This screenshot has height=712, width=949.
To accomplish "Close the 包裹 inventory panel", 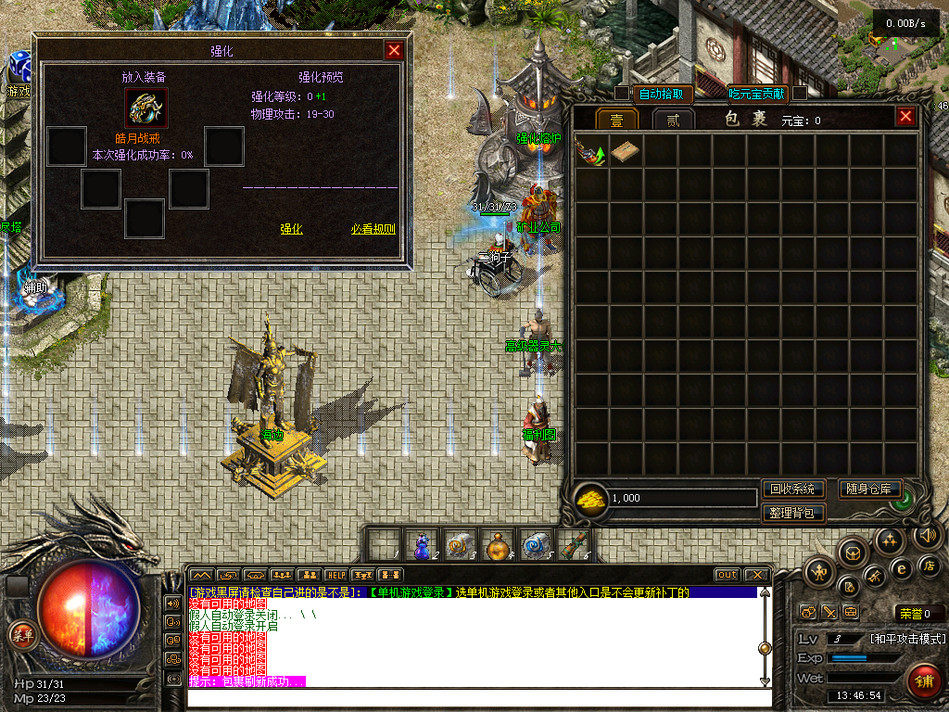I will pyautogui.click(x=905, y=117).
